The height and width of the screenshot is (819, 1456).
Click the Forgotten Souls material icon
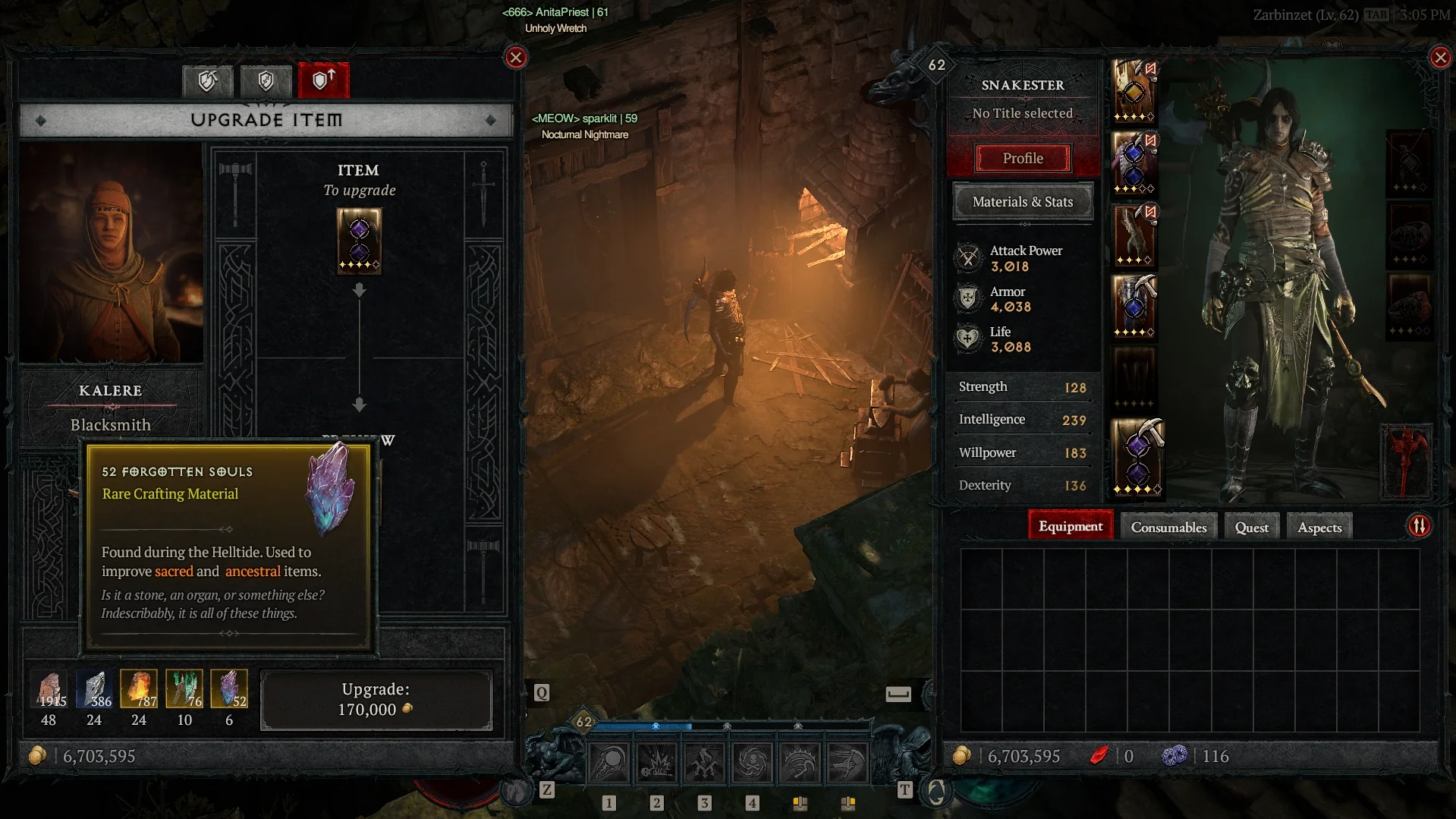pos(228,689)
